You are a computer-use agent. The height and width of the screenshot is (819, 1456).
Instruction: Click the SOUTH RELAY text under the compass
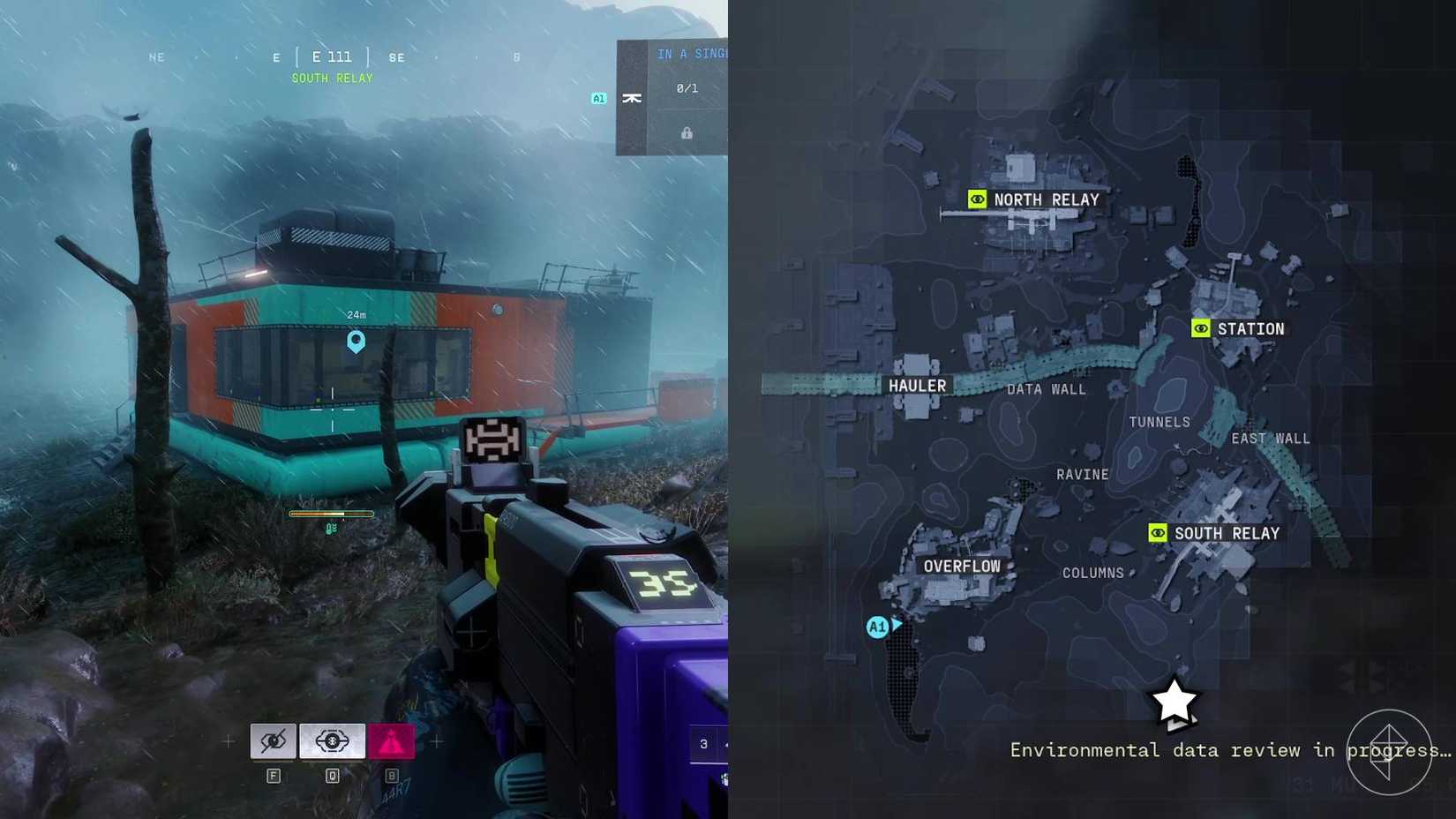coord(331,78)
